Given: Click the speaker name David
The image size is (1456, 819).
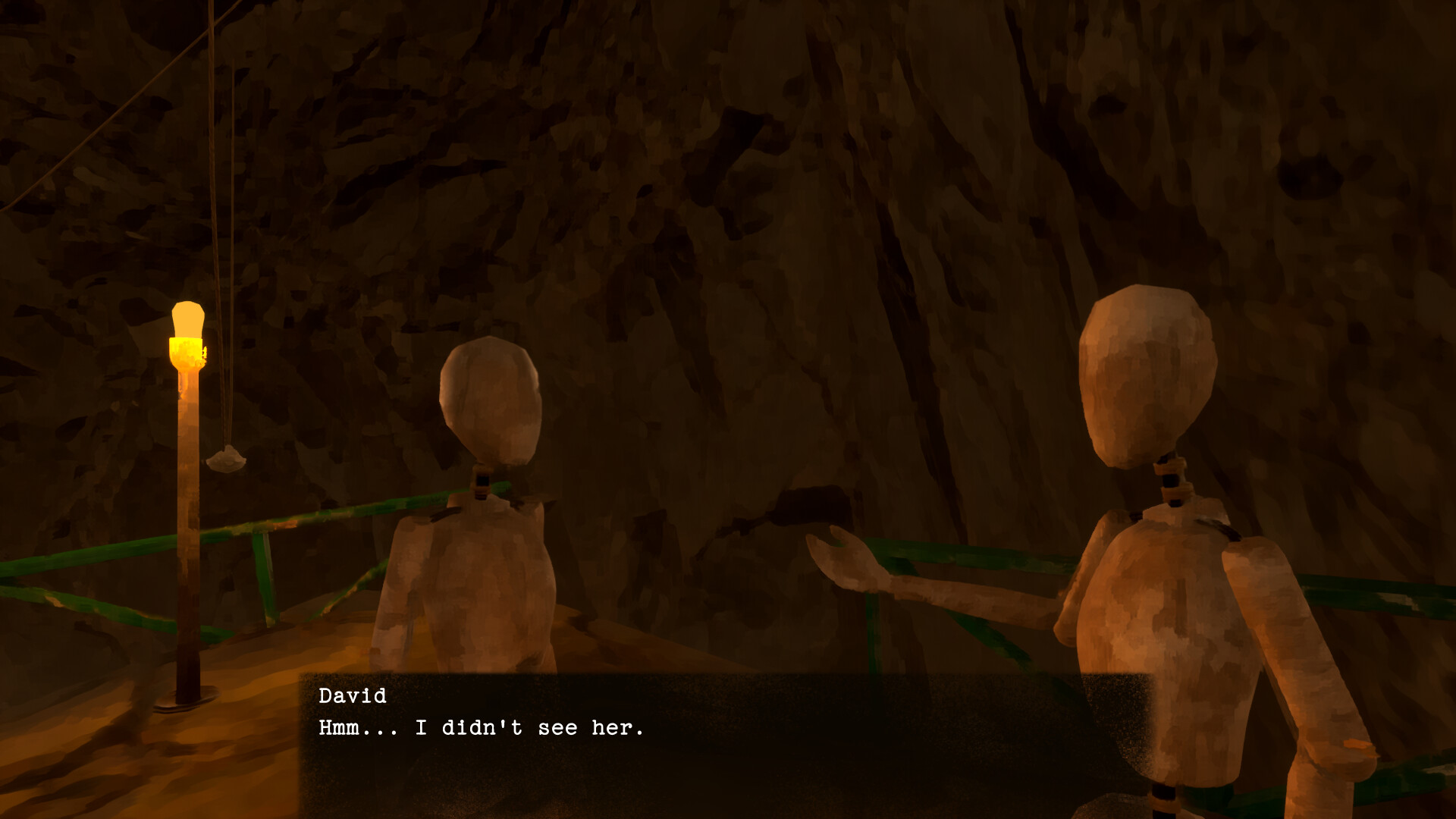Looking at the screenshot, I should click(353, 695).
